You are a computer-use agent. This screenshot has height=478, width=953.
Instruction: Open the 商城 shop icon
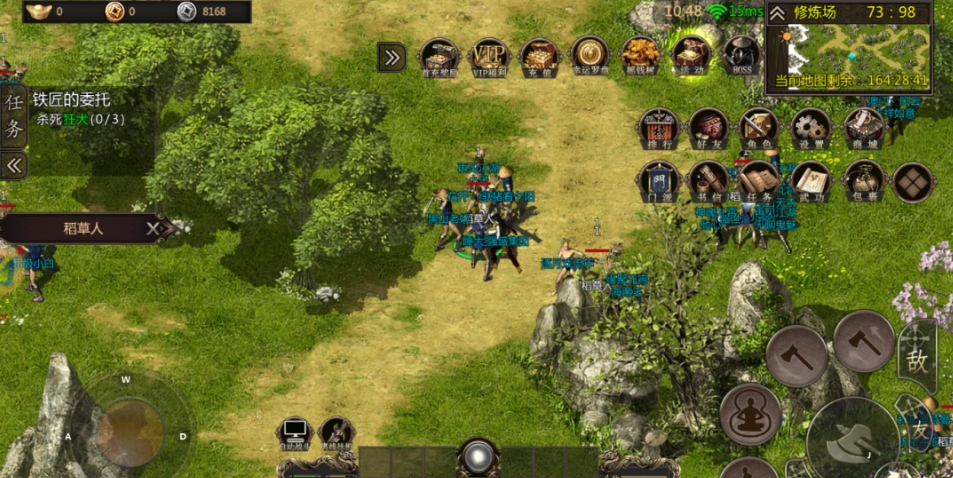point(863,128)
